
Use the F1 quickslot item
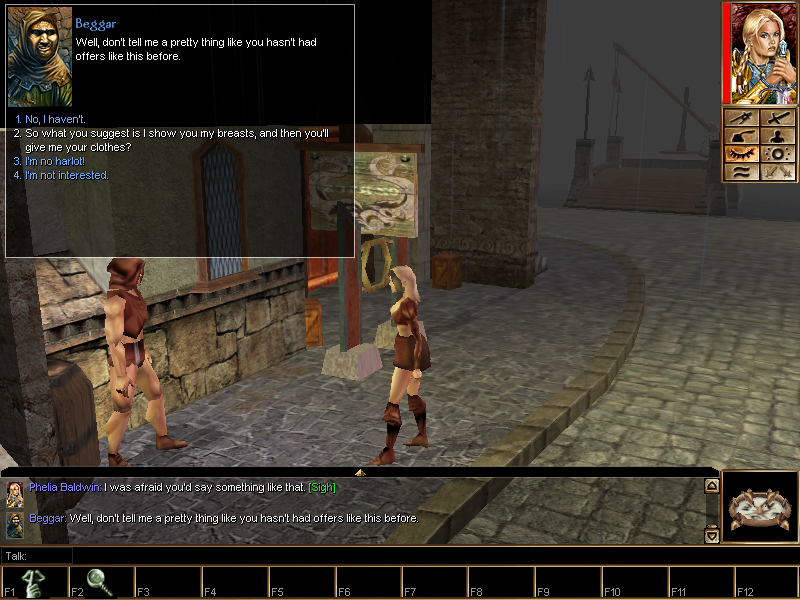click(35, 583)
